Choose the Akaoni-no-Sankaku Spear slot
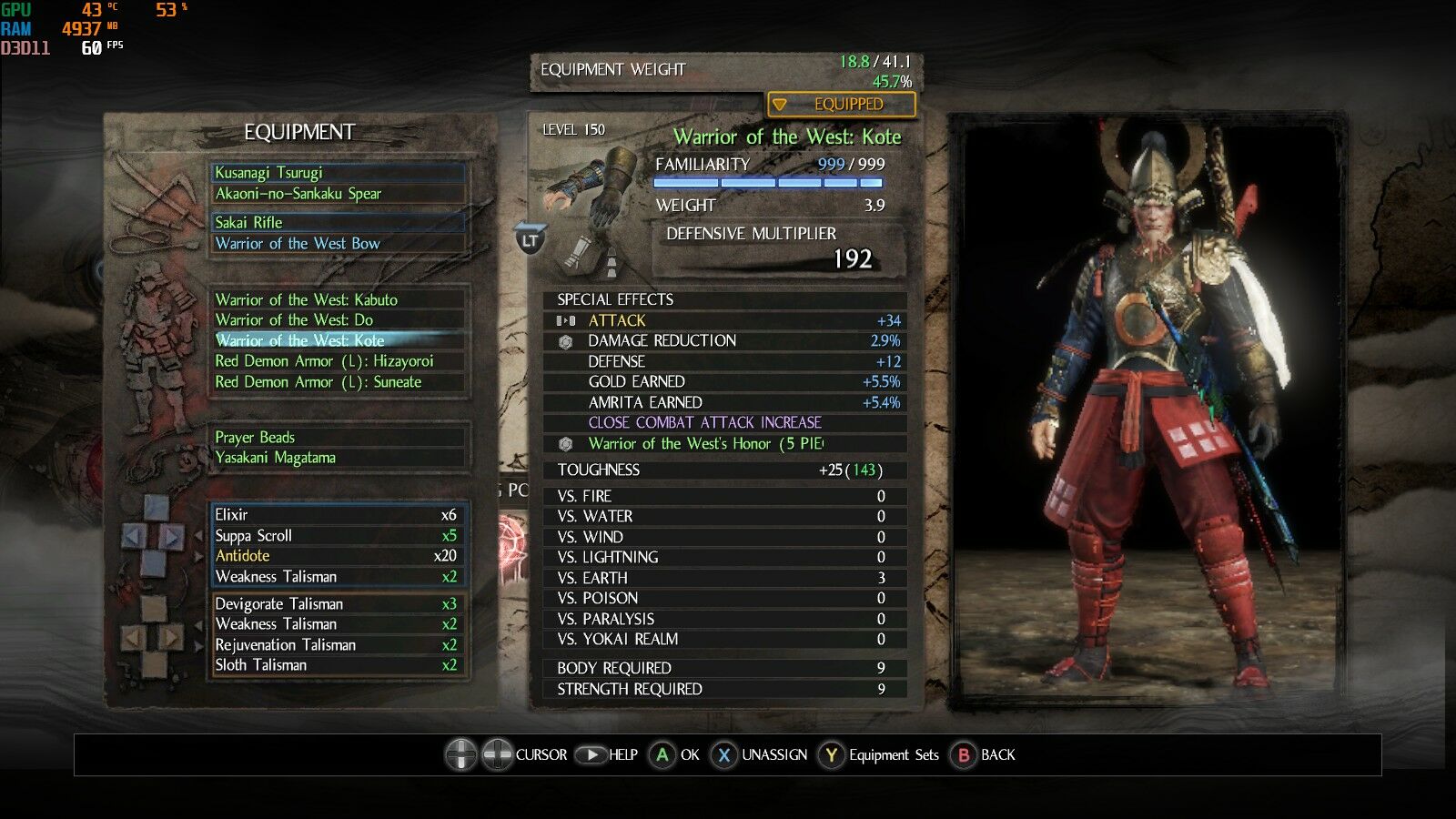This screenshot has width=1456, height=819. coord(337,194)
